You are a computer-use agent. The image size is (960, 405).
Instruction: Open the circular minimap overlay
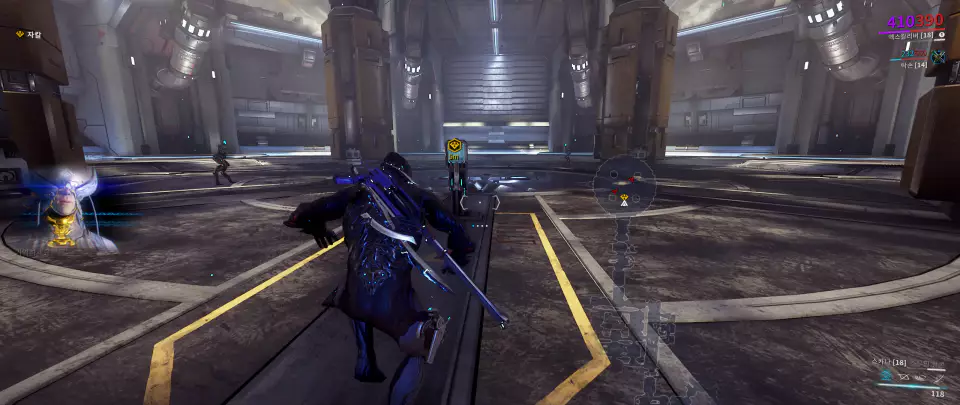624,186
